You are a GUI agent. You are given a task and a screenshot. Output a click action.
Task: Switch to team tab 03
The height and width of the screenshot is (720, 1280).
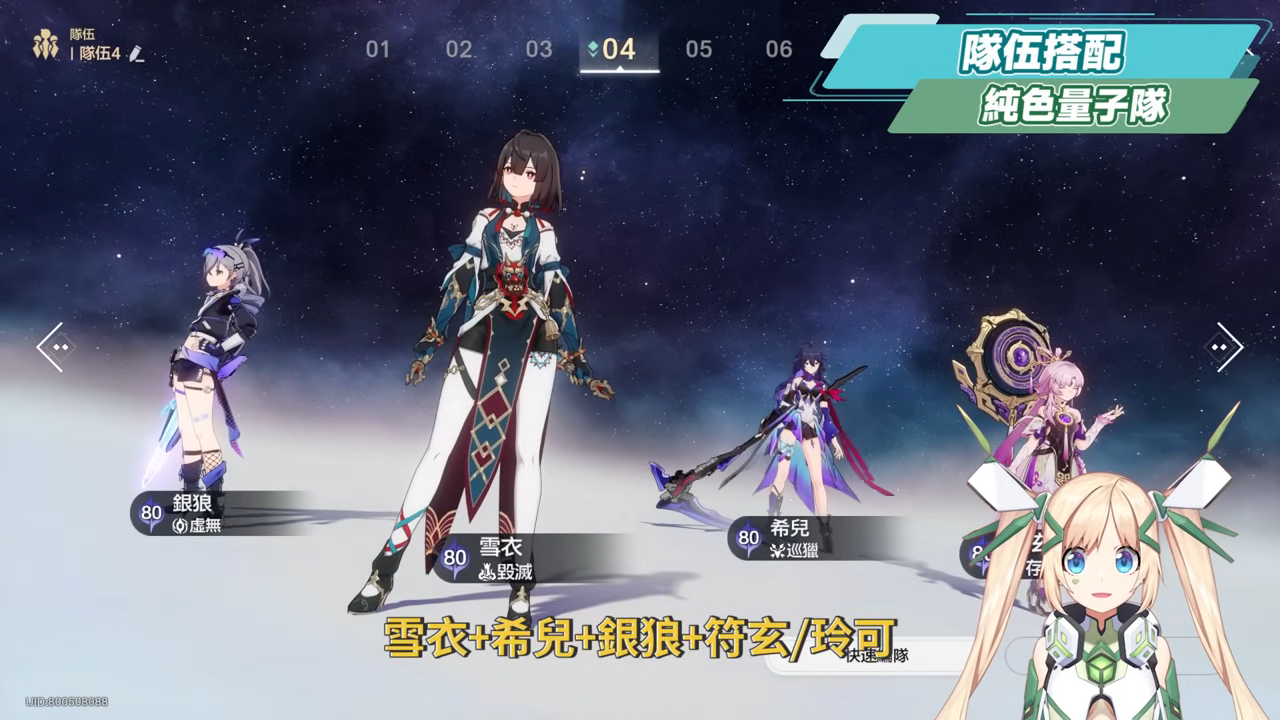(539, 49)
